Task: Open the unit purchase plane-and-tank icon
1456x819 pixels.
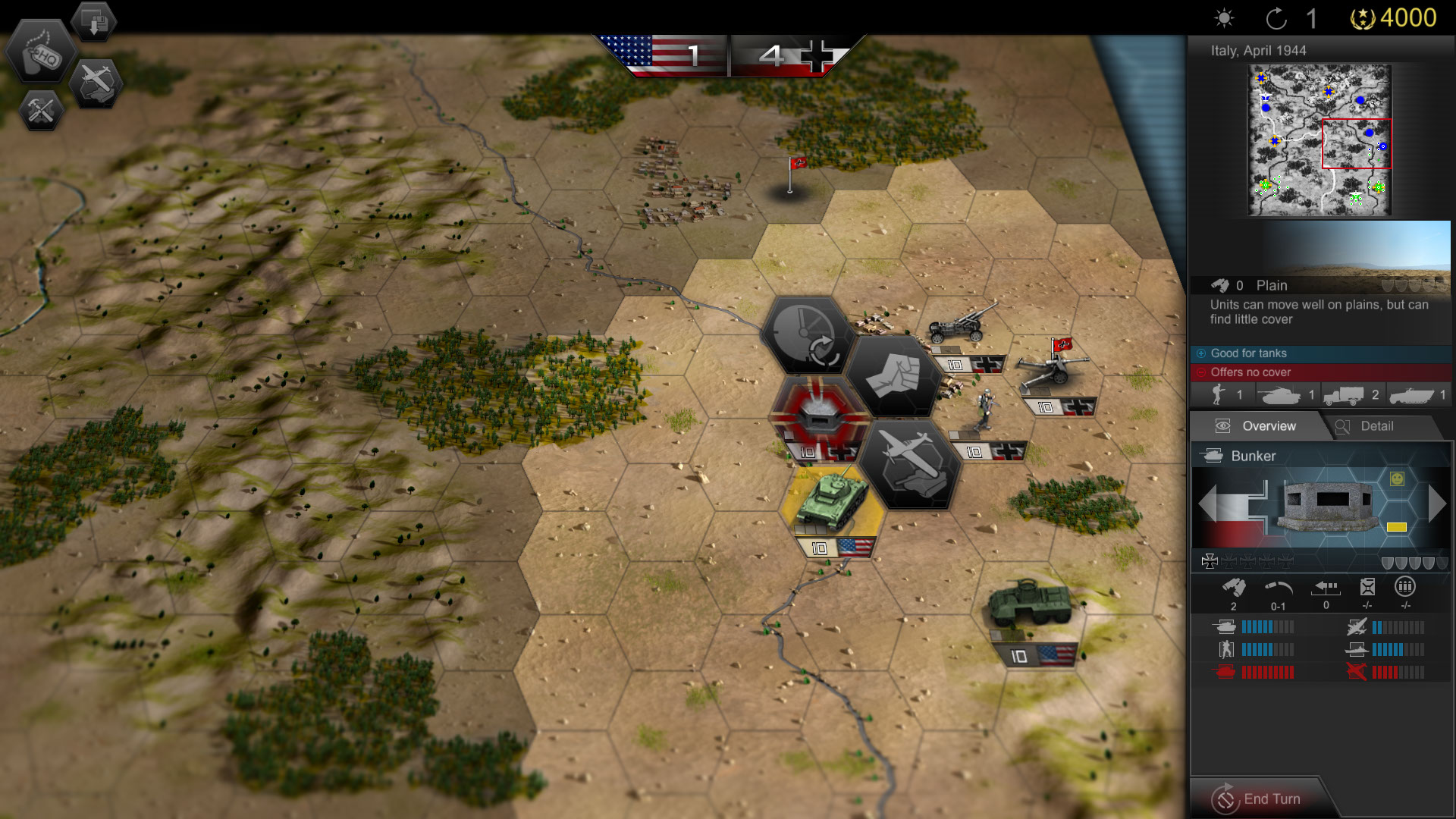Action: pyautogui.click(x=96, y=83)
